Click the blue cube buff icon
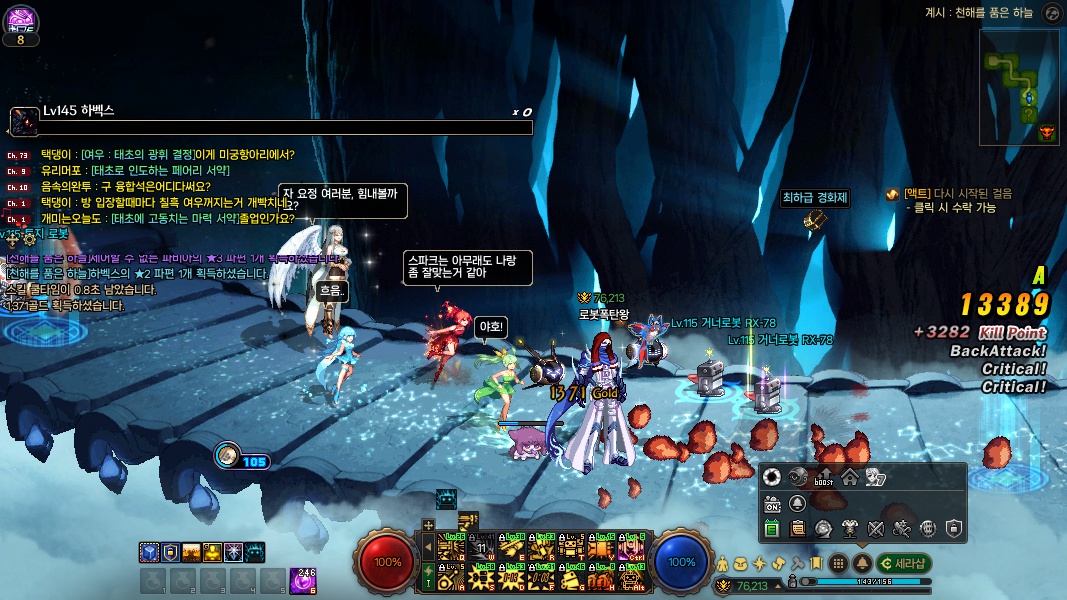The image size is (1067, 600). pos(148,551)
